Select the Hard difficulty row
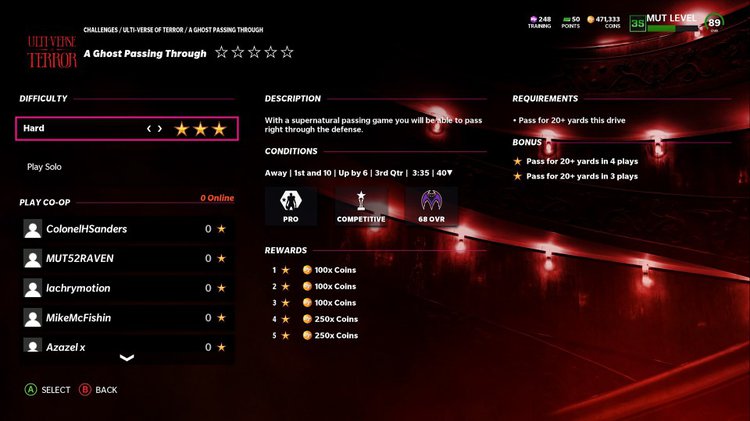Image resolution: width=750 pixels, height=421 pixels. coord(127,129)
